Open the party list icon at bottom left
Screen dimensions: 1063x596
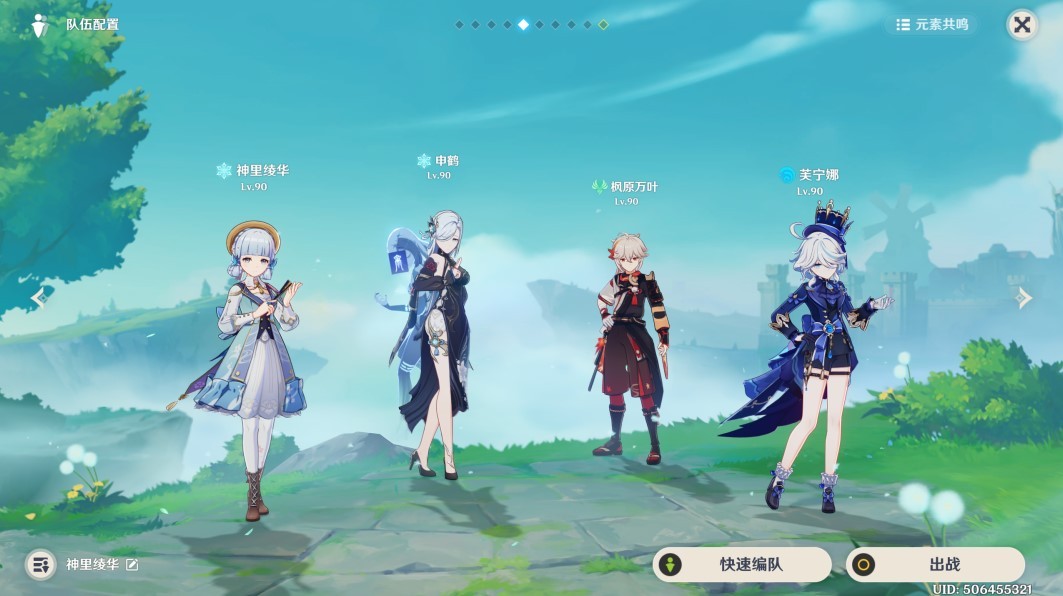pyautogui.click(x=40, y=565)
